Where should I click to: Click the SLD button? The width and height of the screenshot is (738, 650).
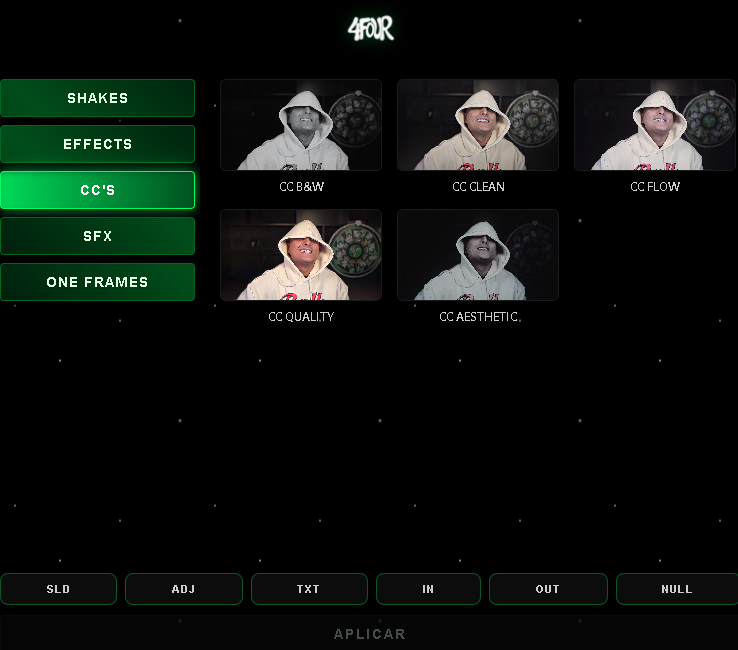[58, 589]
